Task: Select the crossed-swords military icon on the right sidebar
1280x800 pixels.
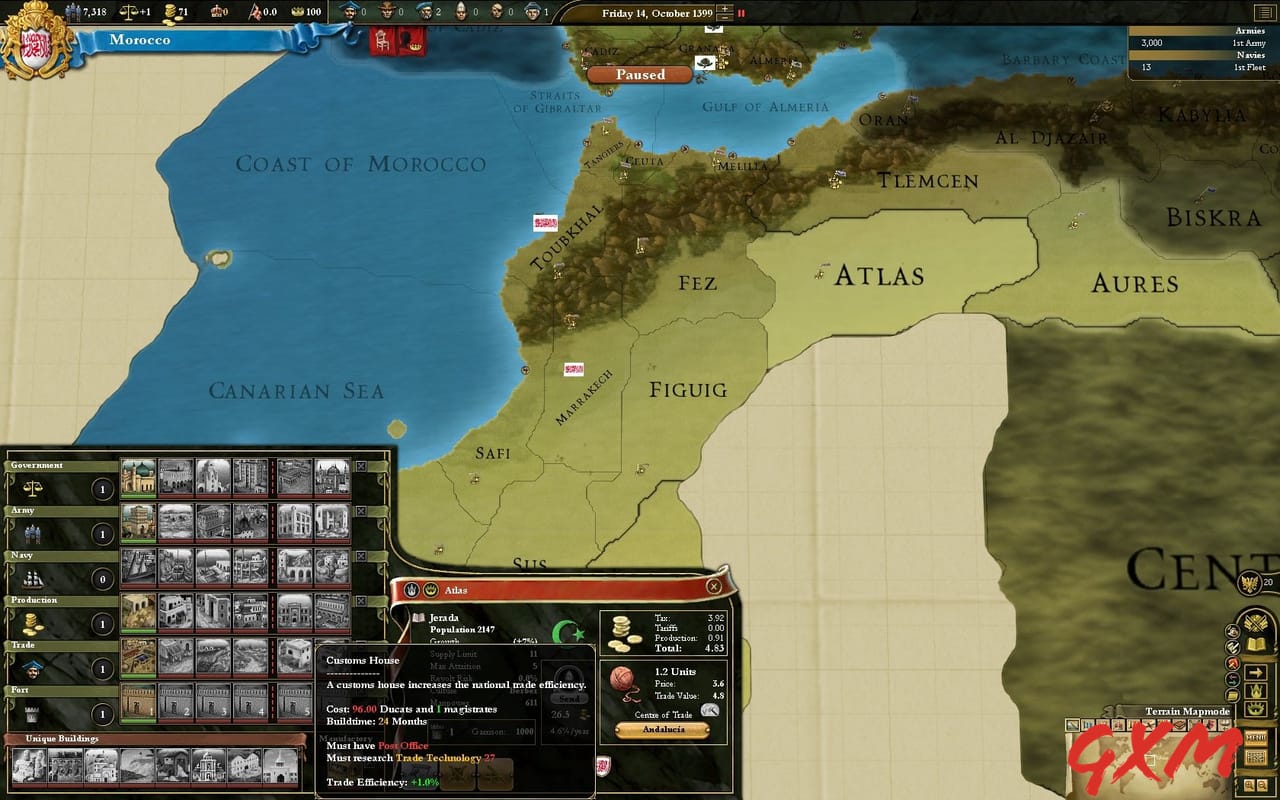Action: [1255, 622]
